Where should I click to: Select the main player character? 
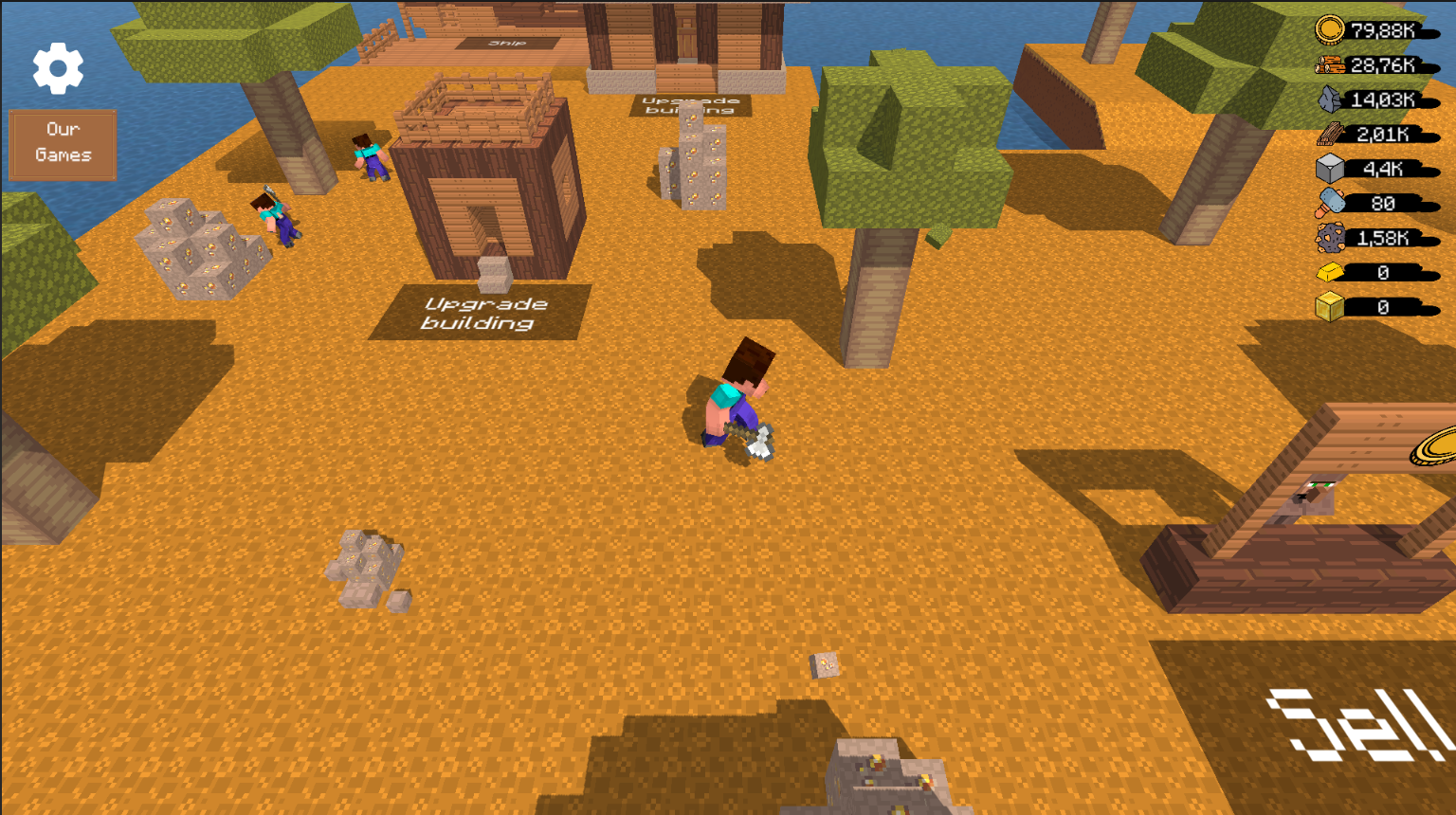(737, 398)
